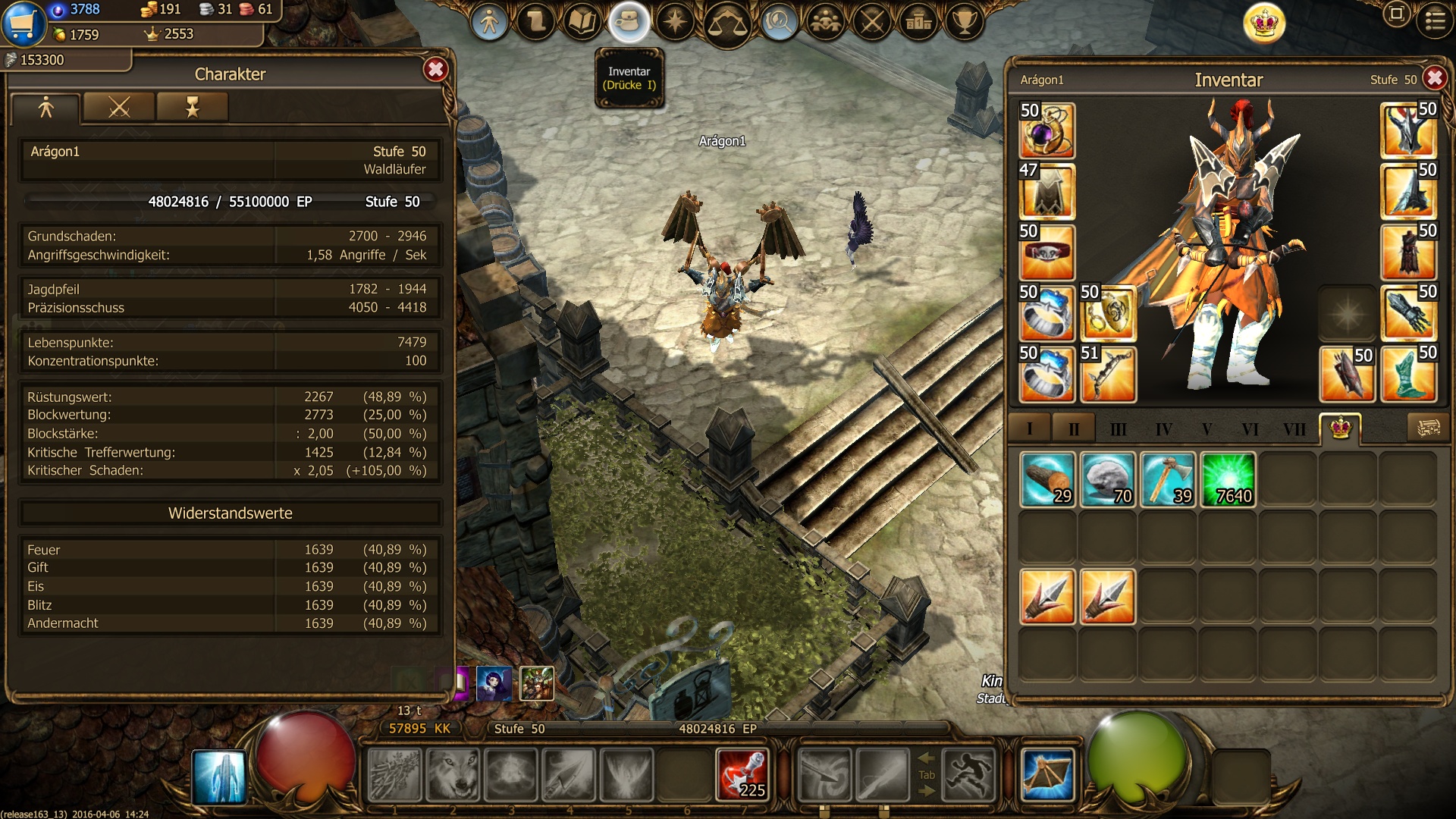The height and width of the screenshot is (819, 1456).
Task: Open the scales marketplace icon in top bar
Action: point(726,23)
